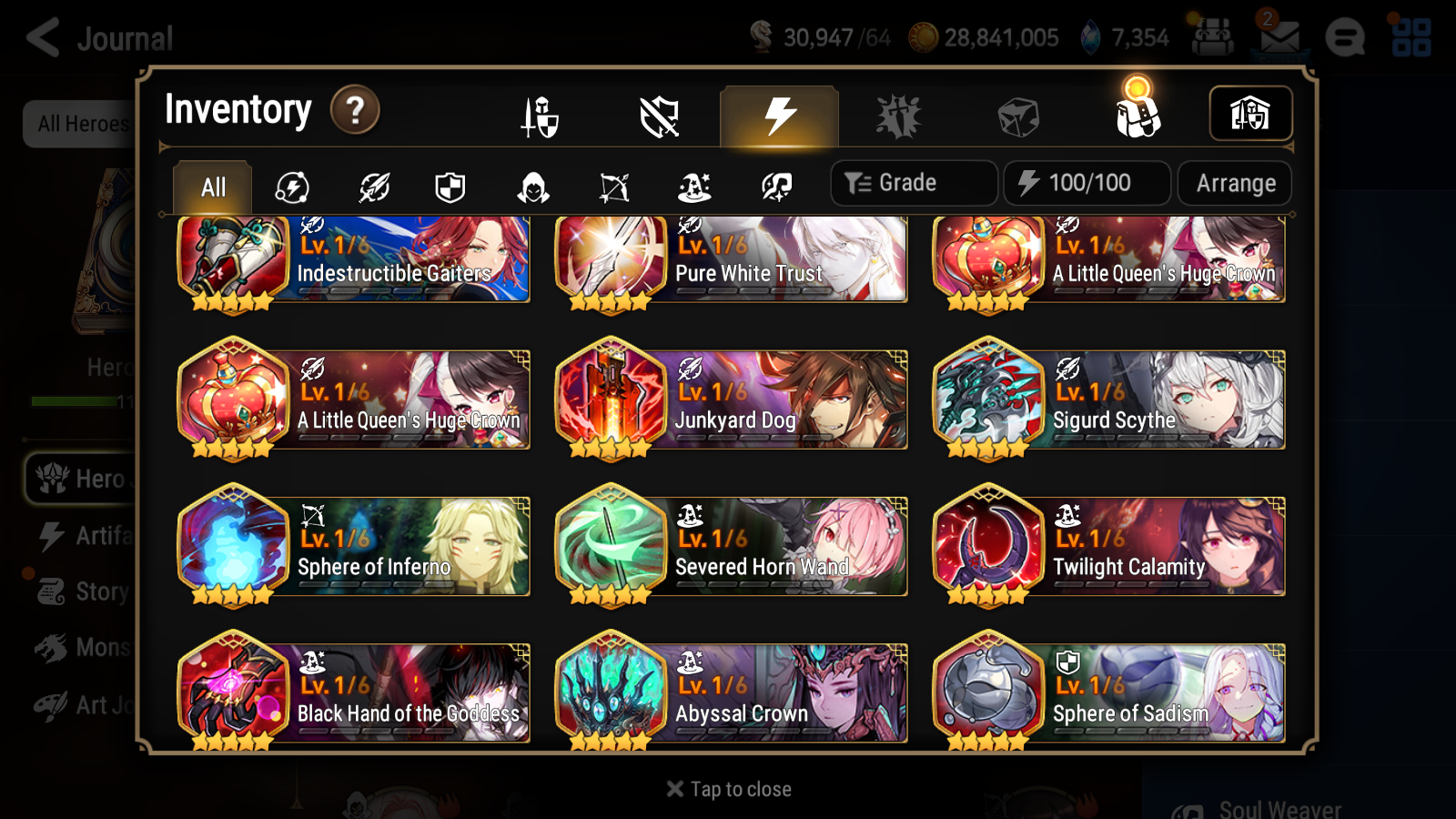Select the All filter tab
The width and height of the screenshot is (1456, 819).
(x=211, y=187)
